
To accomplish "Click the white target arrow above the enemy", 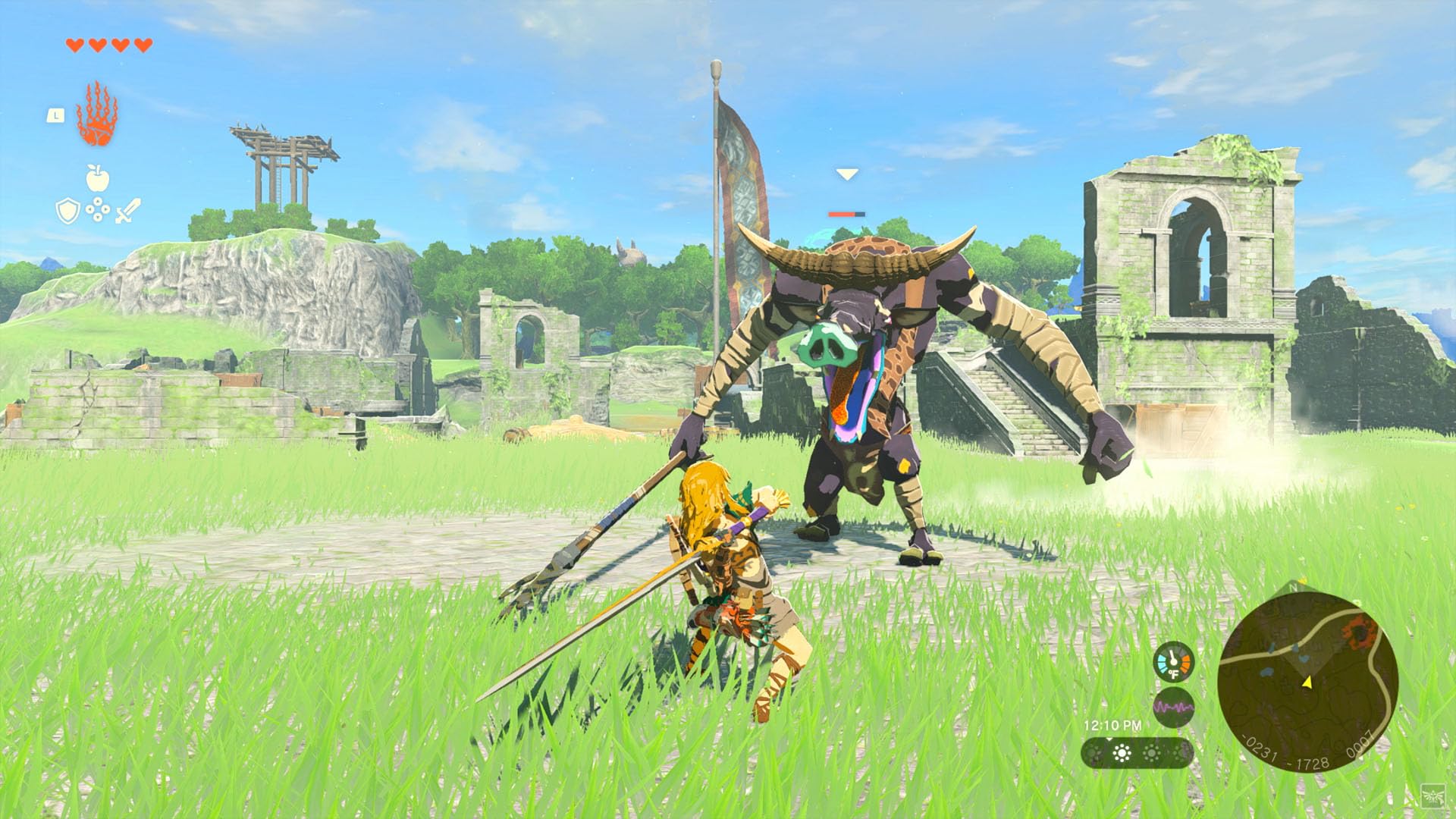I will [x=846, y=173].
